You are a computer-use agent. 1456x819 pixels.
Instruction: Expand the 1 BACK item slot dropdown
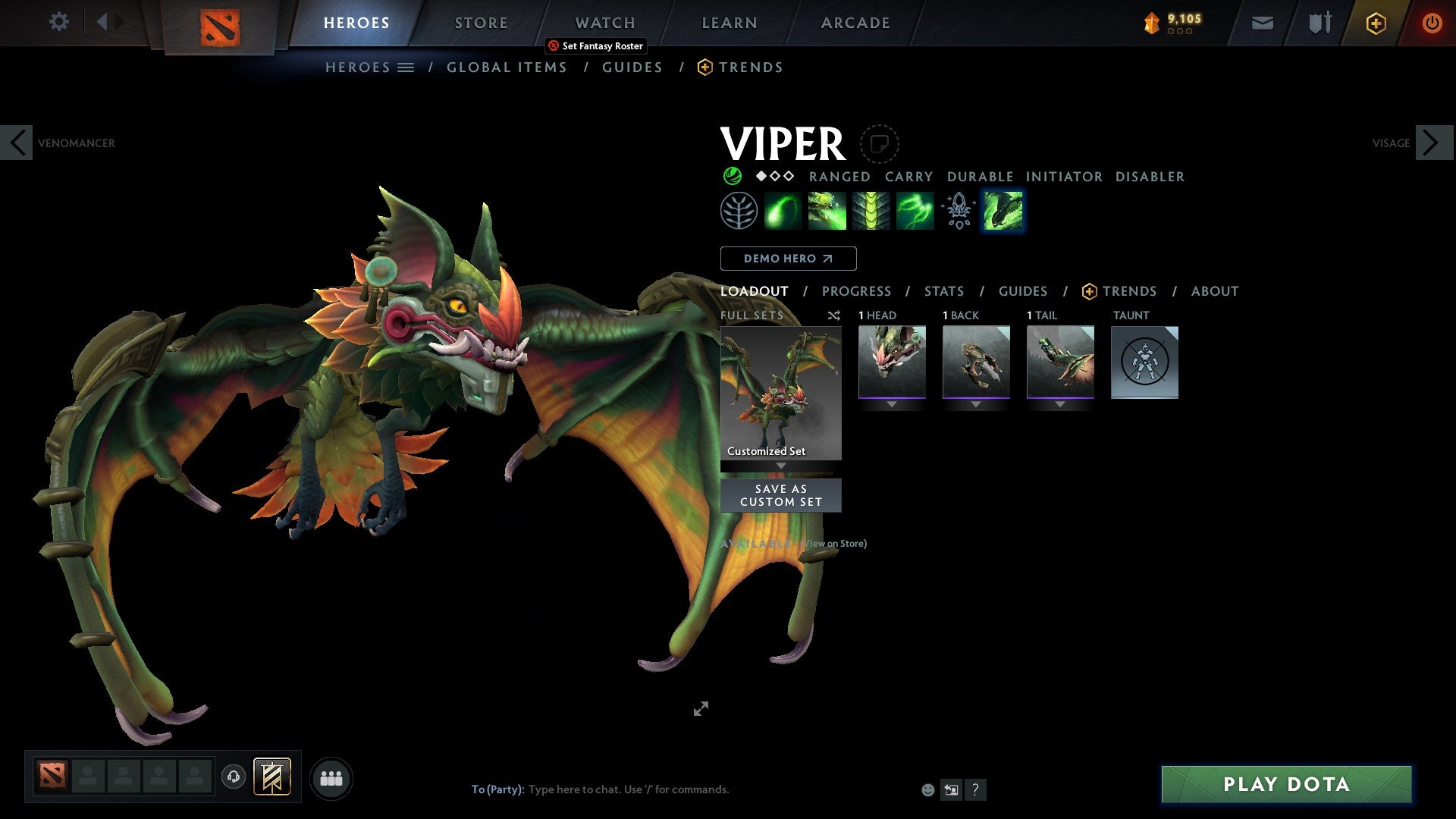(976, 403)
